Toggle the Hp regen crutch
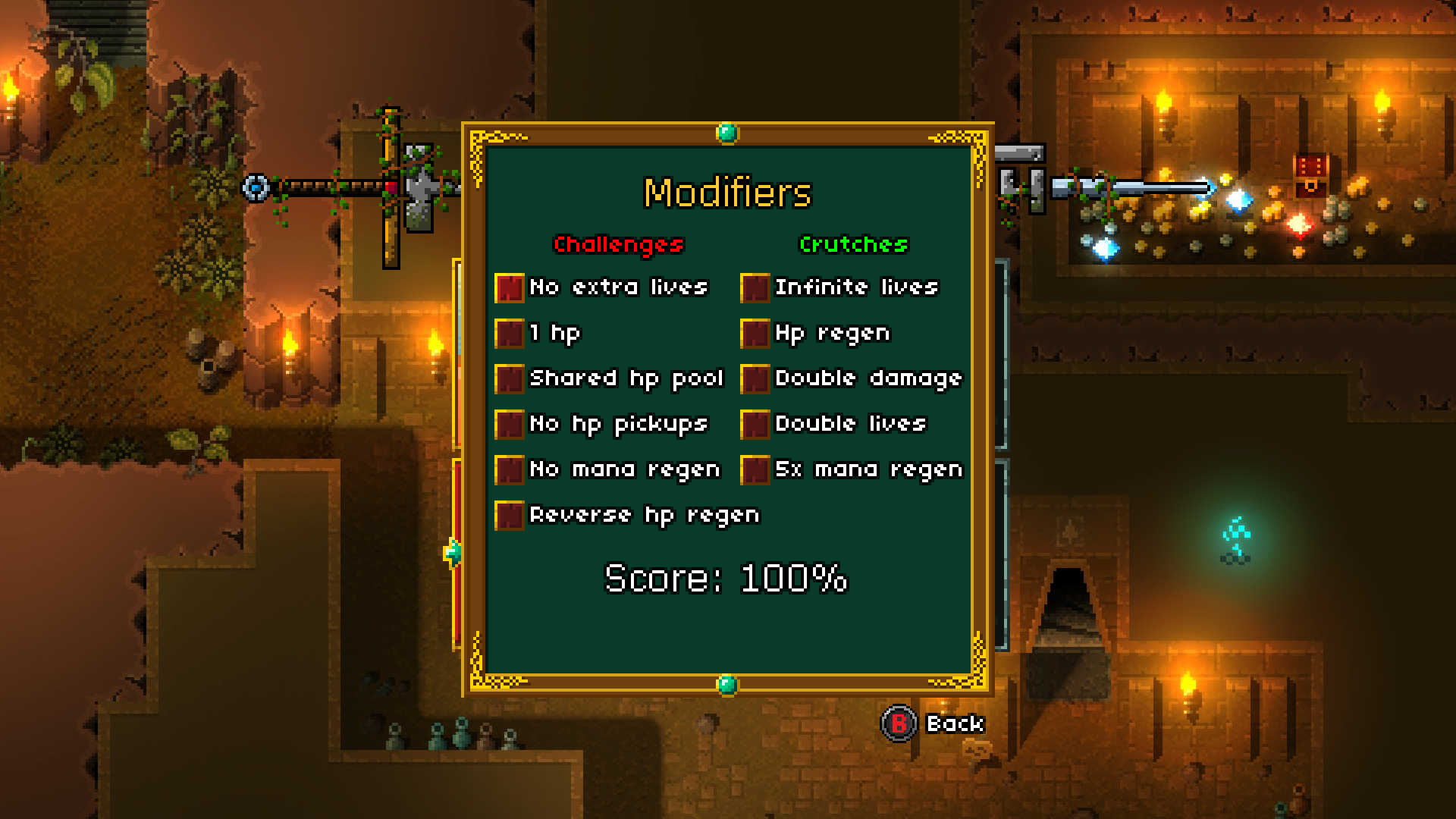The height and width of the screenshot is (819, 1456). pyautogui.click(x=755, y=333)
